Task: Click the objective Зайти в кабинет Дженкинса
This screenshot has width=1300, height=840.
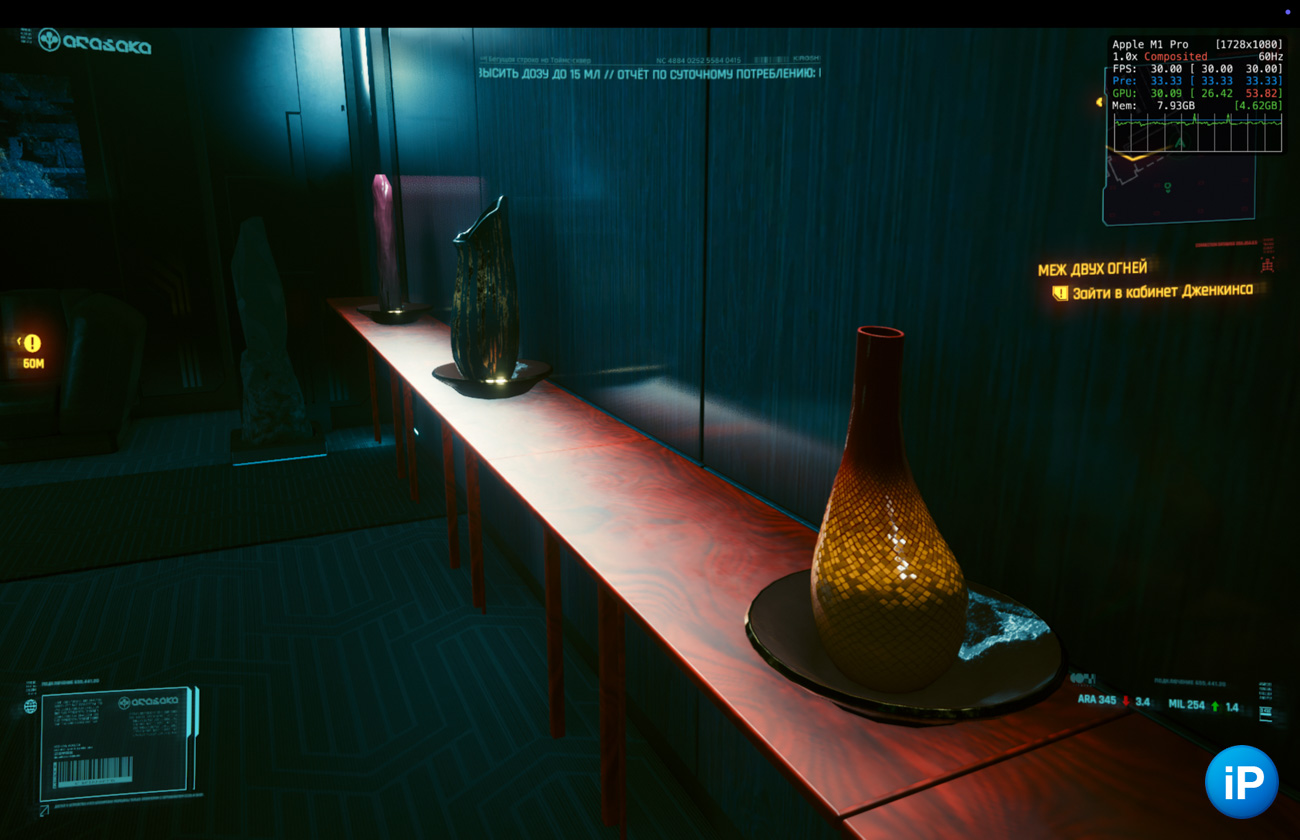Action: [x=1161, y=292]
